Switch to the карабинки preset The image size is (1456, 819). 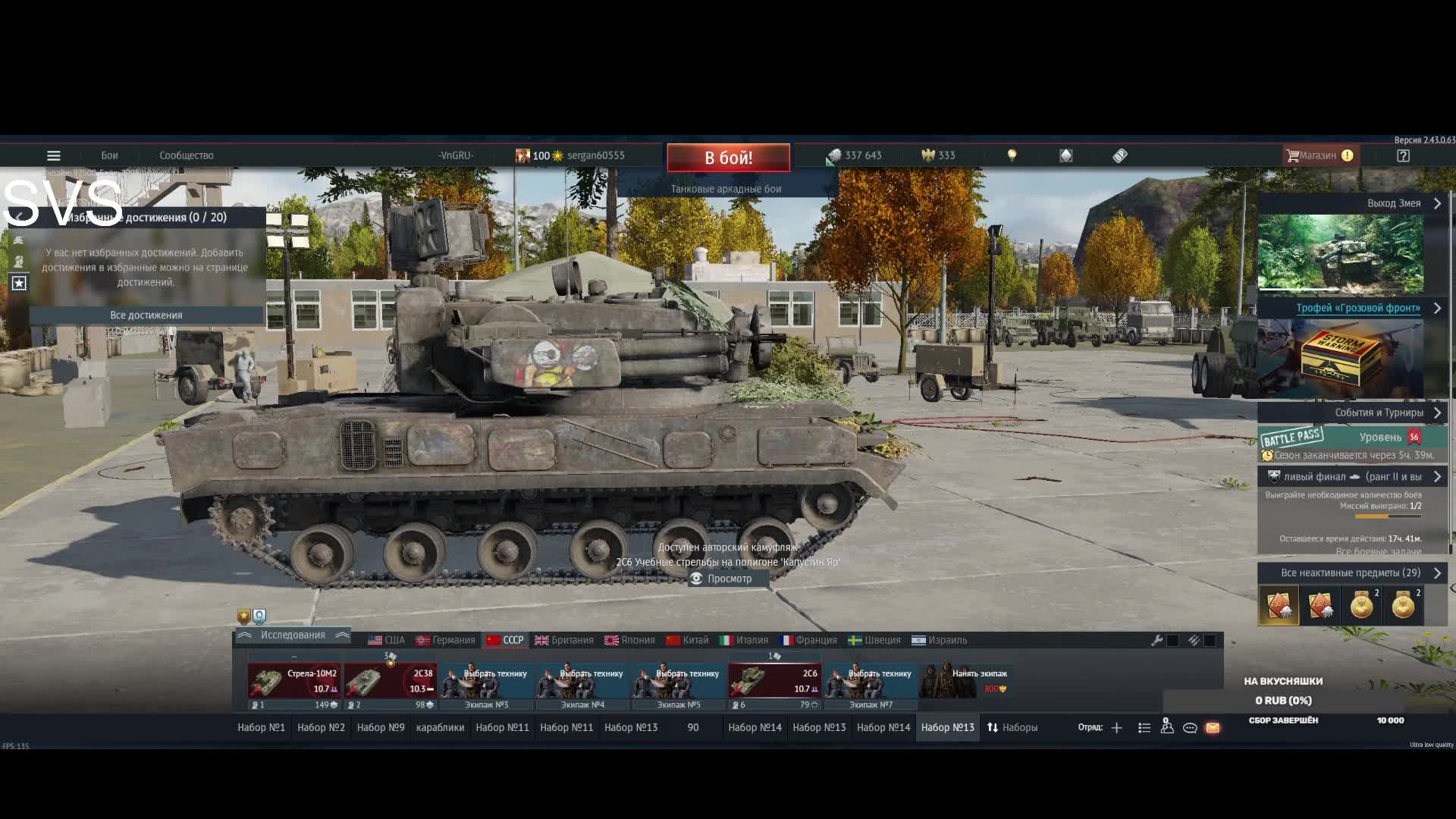[x=440, y=727]
